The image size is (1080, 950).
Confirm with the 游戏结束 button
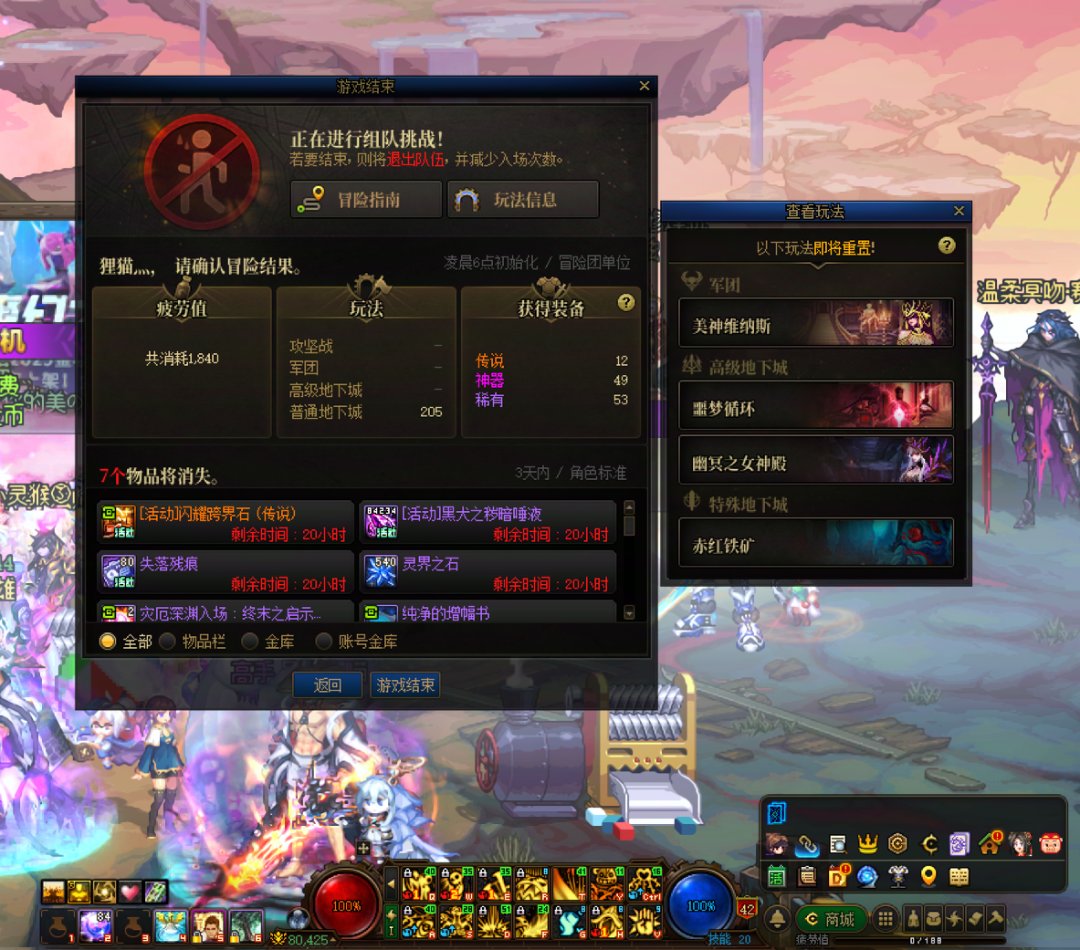pos(405,685)
